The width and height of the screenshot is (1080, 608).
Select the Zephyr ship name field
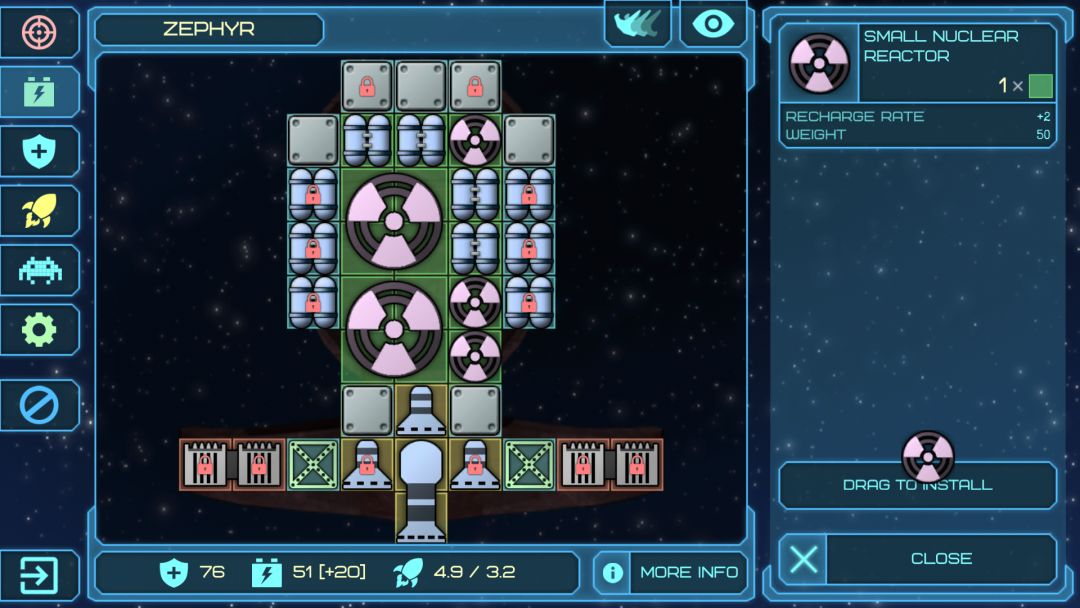[x=209, y=29]
